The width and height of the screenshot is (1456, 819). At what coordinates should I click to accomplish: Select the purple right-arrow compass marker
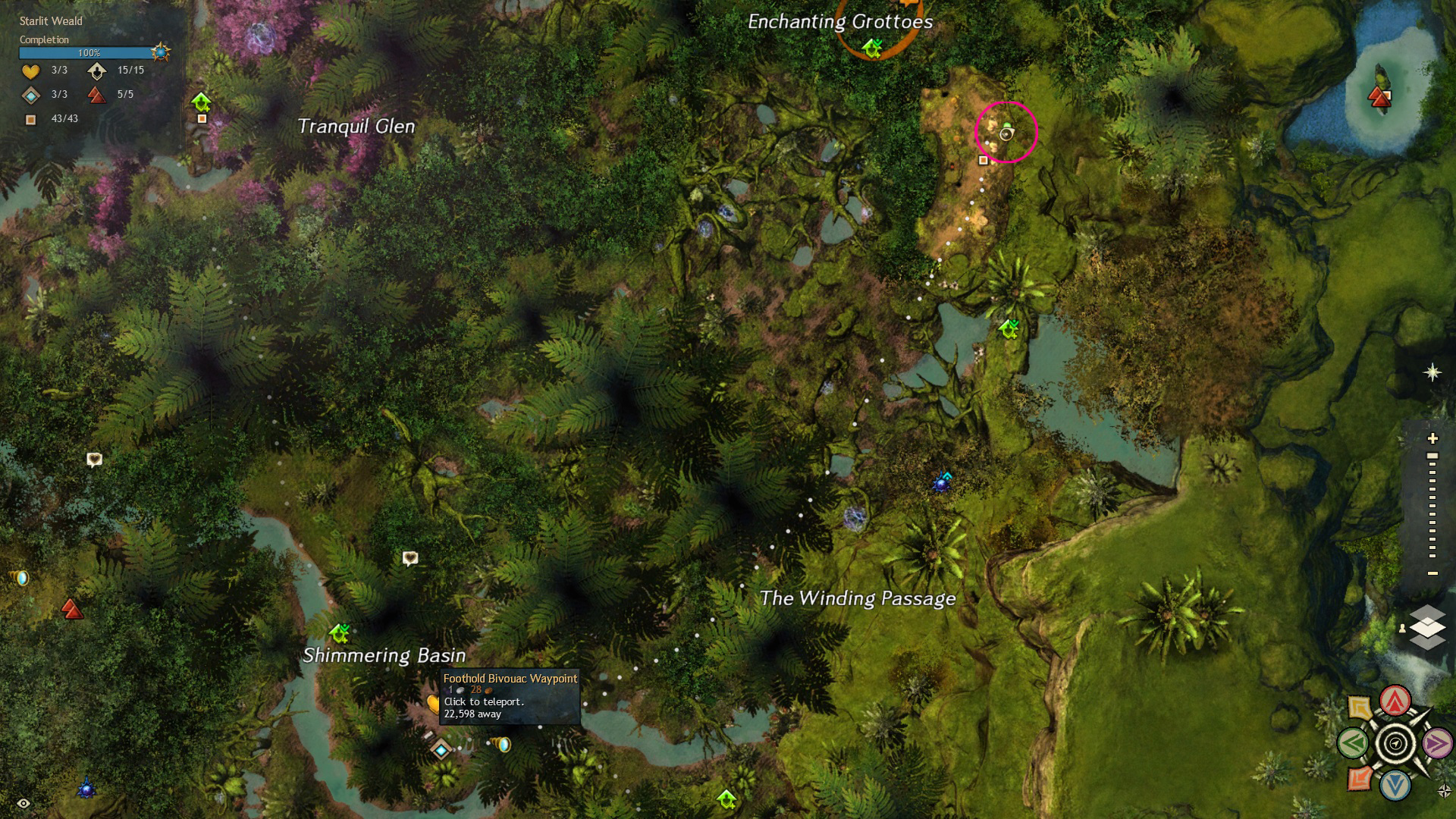(x=1437, y=744)
